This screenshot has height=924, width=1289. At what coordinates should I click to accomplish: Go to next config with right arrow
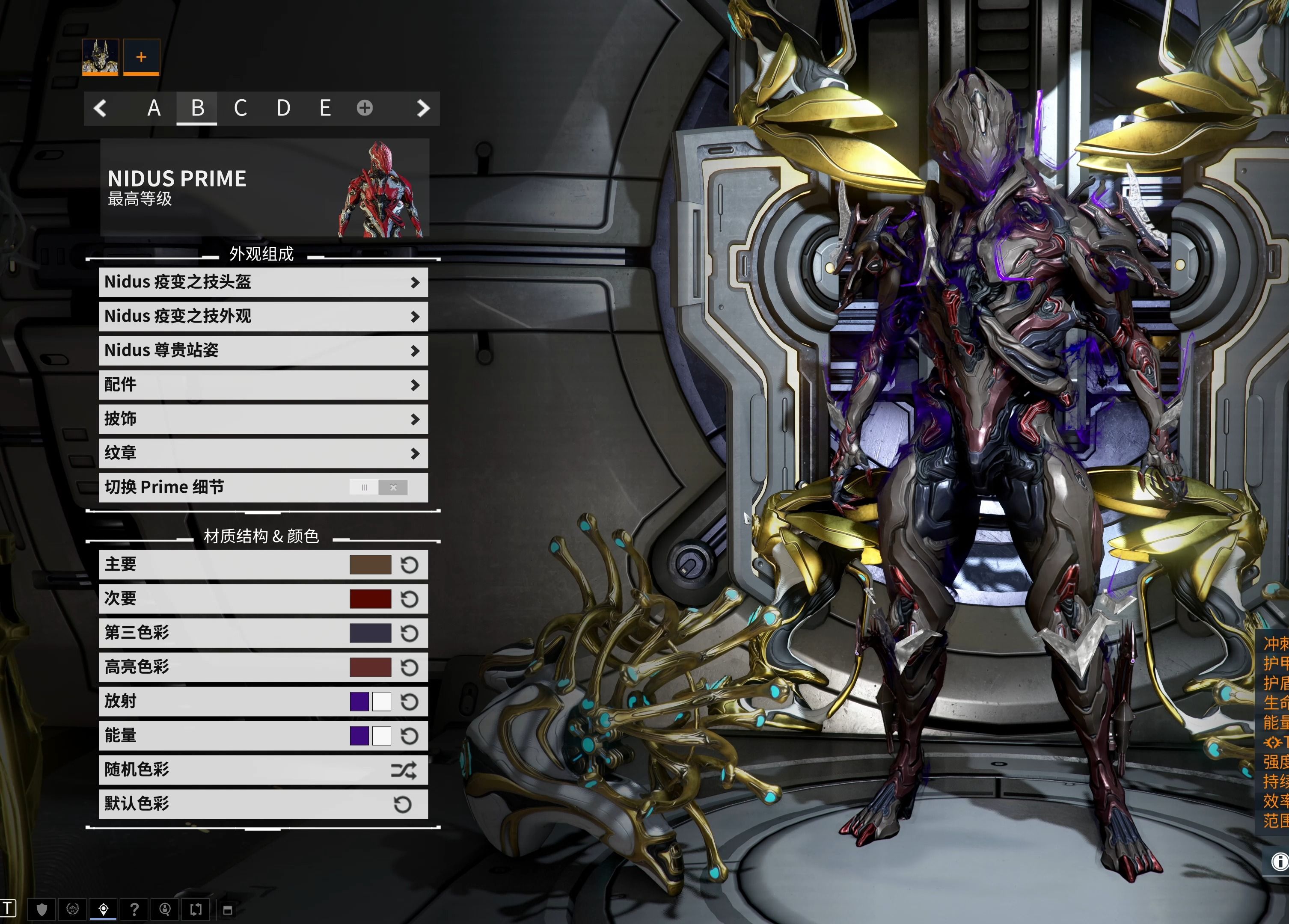pos(423,108)
